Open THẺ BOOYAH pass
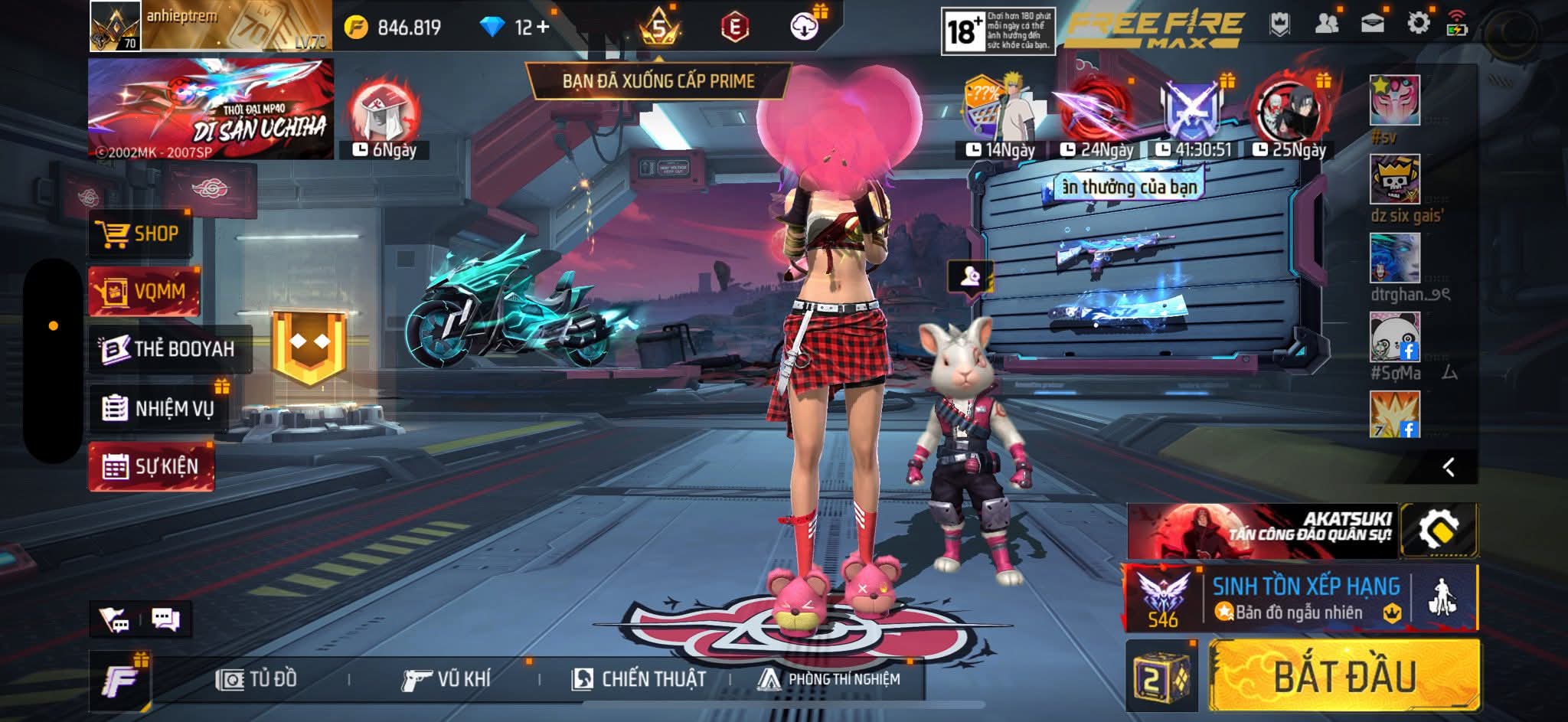This screenshot has height=722, width=1568. click(x=170, y=349)
